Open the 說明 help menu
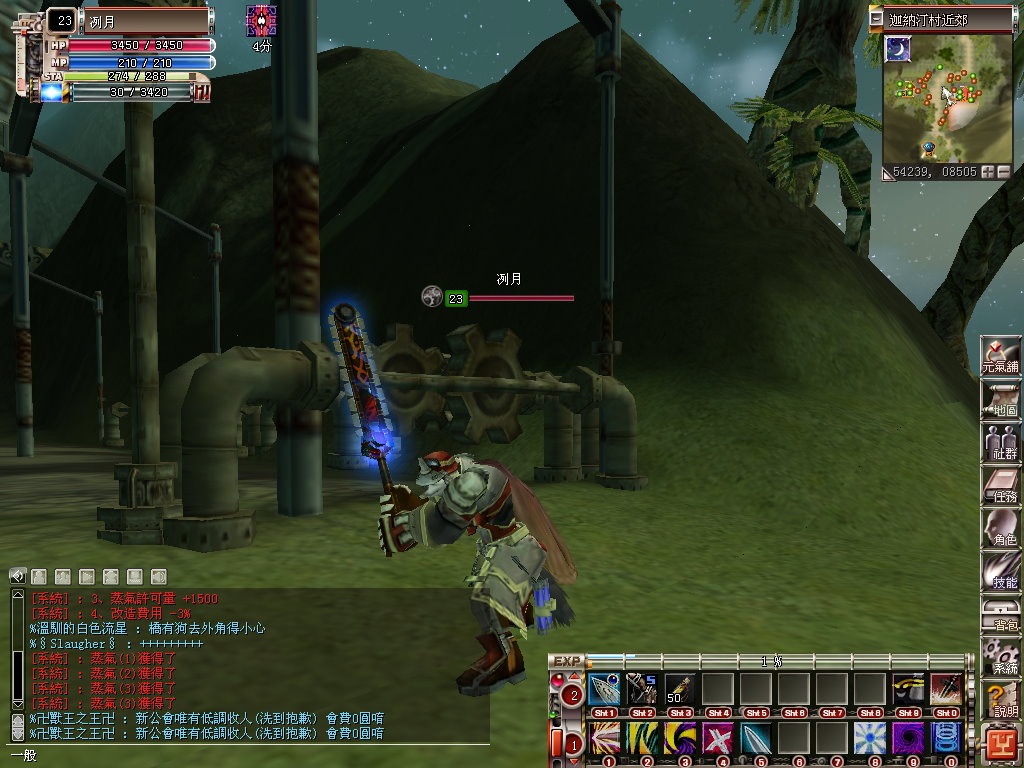Screen dimensions: 1024x768 click(1000, 699)
